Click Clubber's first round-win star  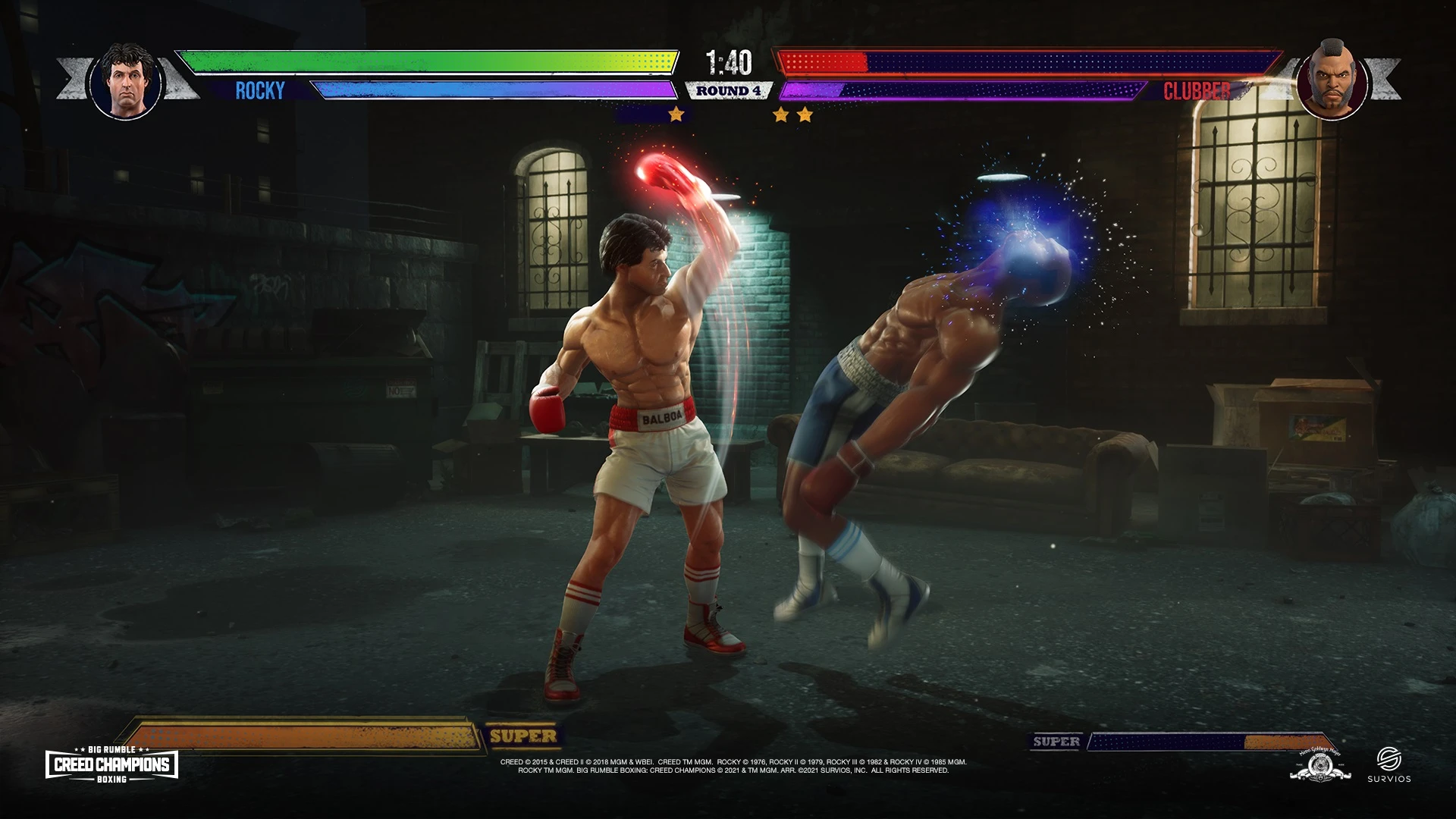coord(781,114)
